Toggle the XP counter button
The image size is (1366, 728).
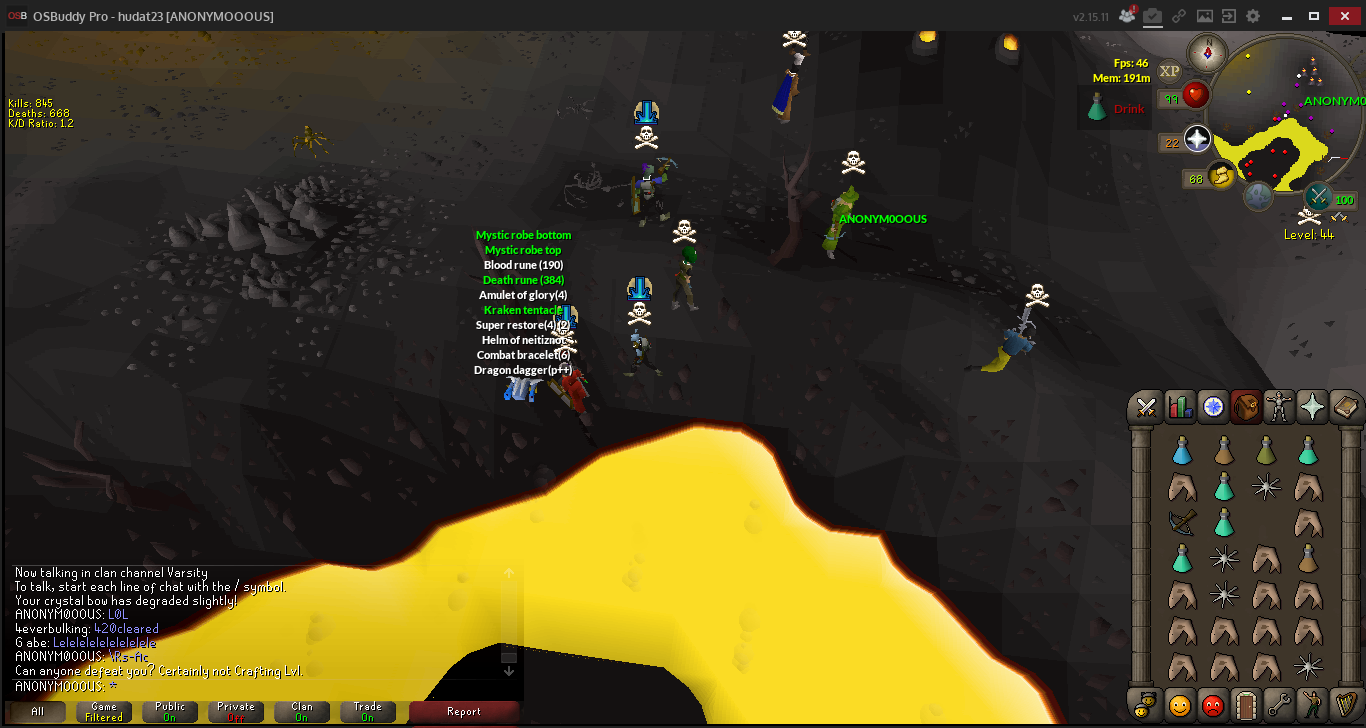1169,71
